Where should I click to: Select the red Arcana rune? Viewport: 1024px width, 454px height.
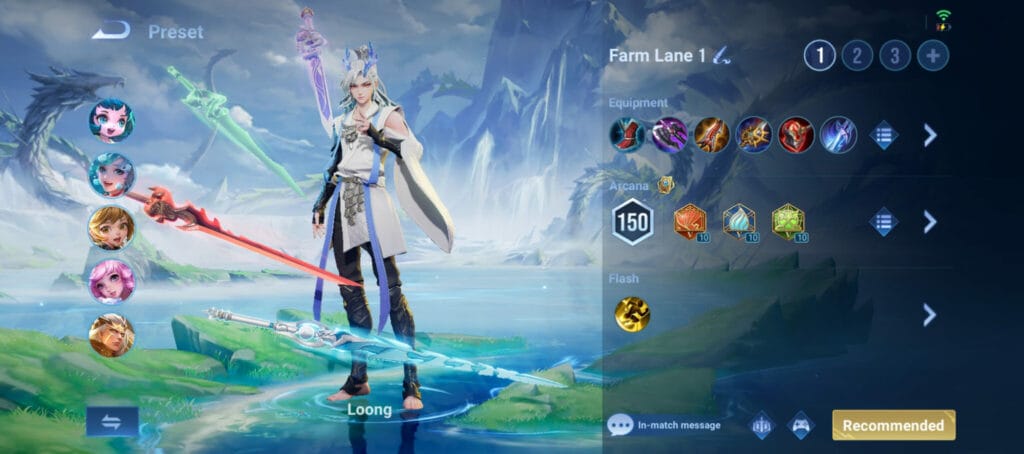(690, 221)
